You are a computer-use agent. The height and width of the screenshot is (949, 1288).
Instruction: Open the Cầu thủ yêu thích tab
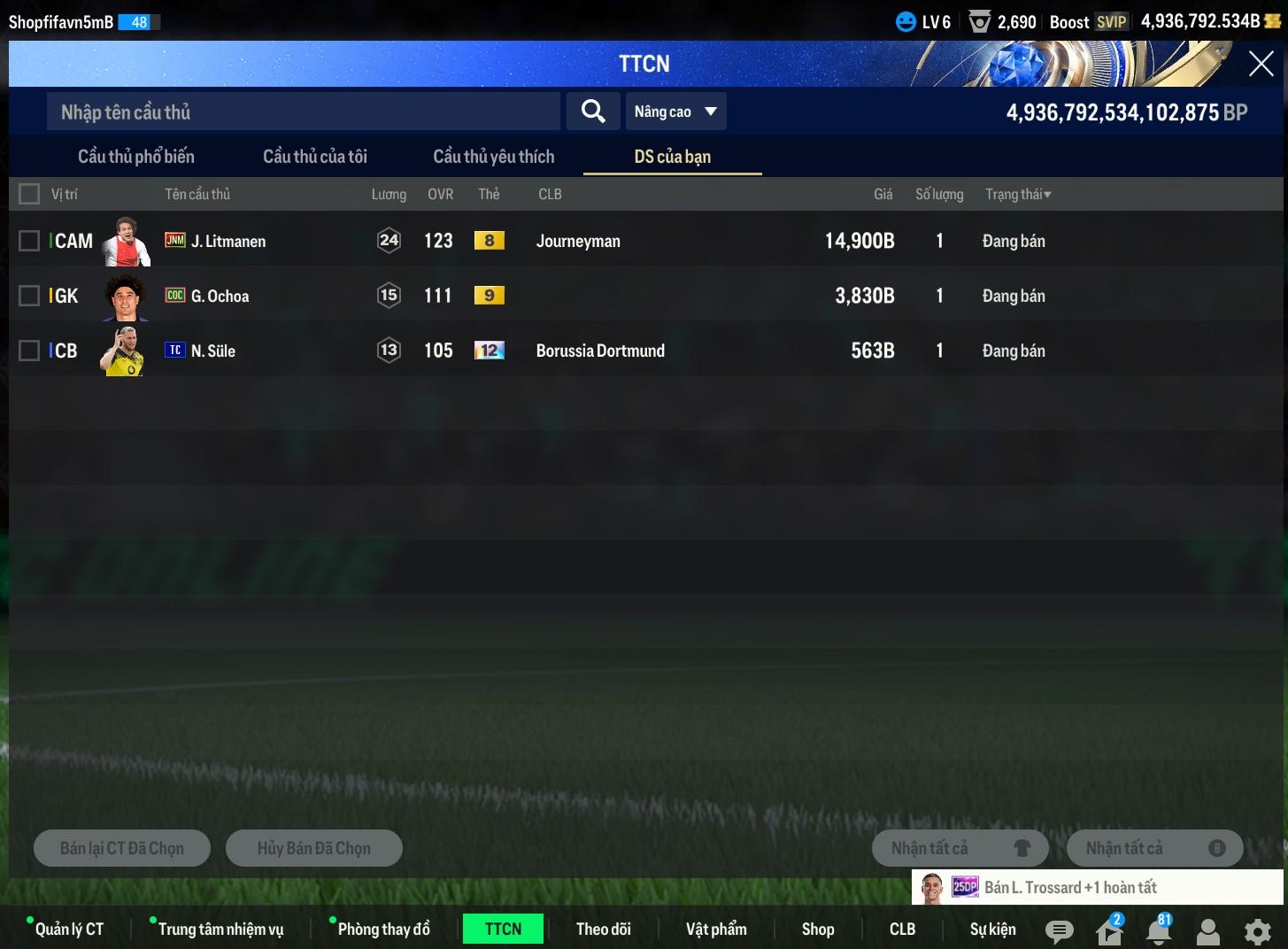click(x=494, y=157)
